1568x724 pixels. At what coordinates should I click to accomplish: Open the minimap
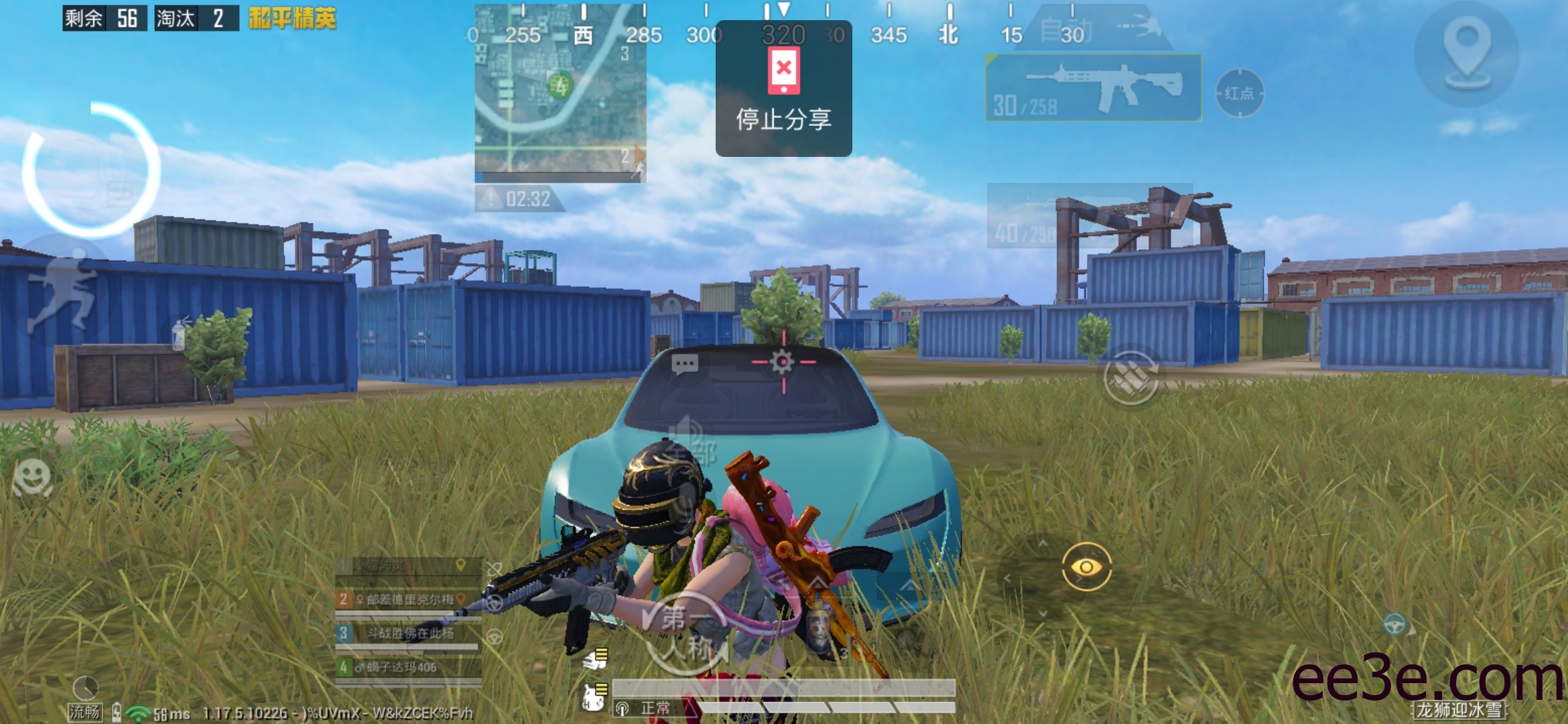point(560,90)
